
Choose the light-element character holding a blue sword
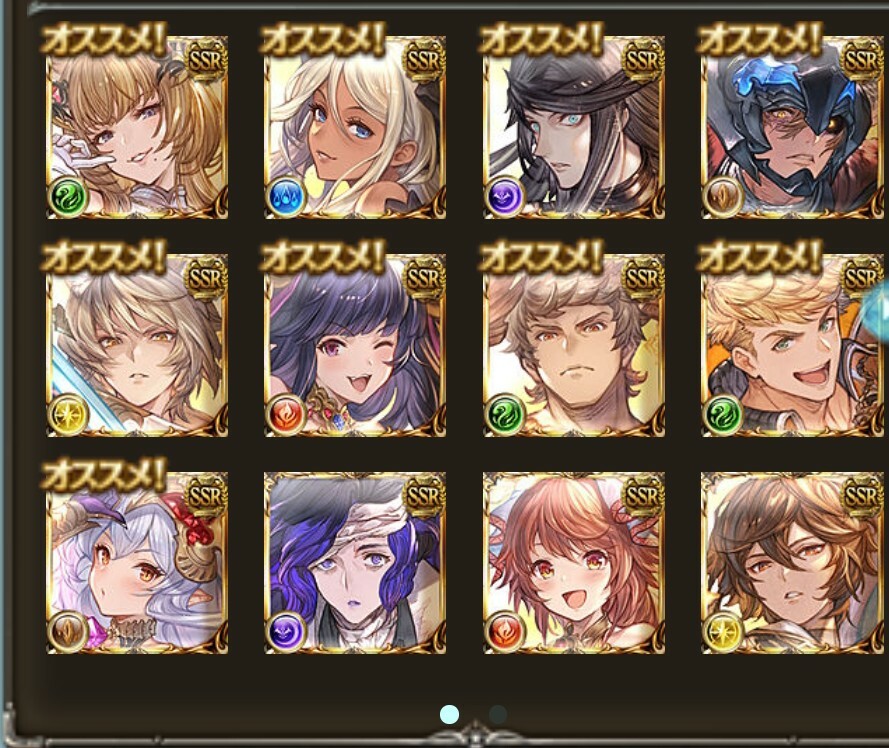tap(137, 346)
